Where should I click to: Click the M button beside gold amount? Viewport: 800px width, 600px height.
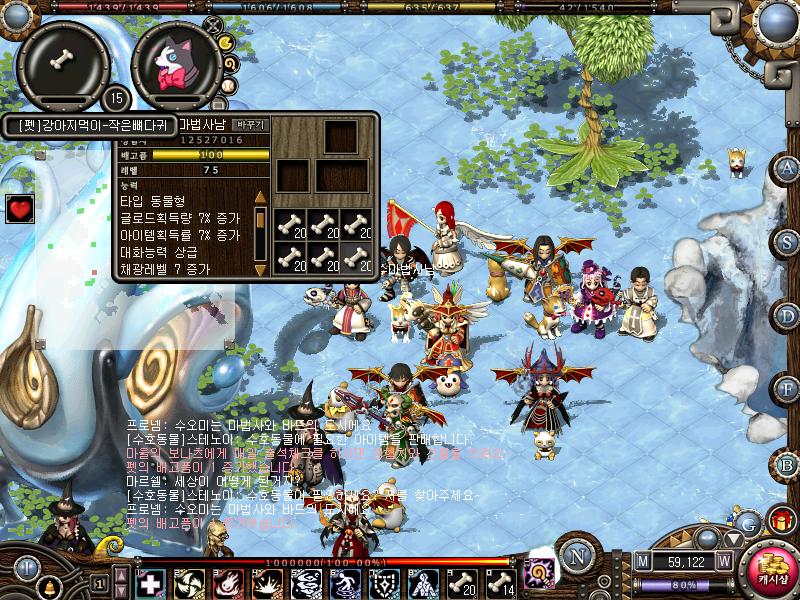641,560
